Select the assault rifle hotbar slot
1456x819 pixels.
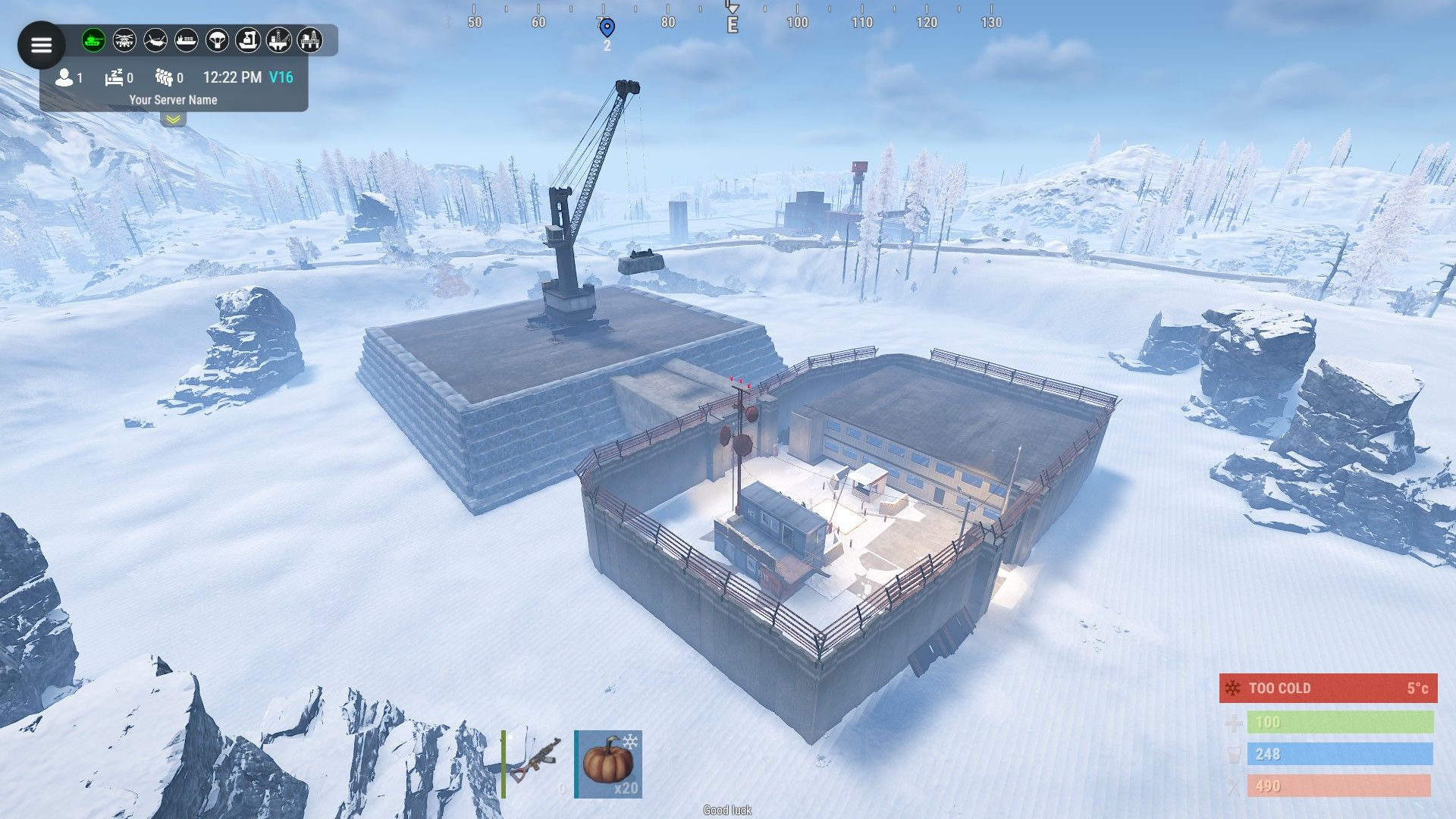(535, 764)
